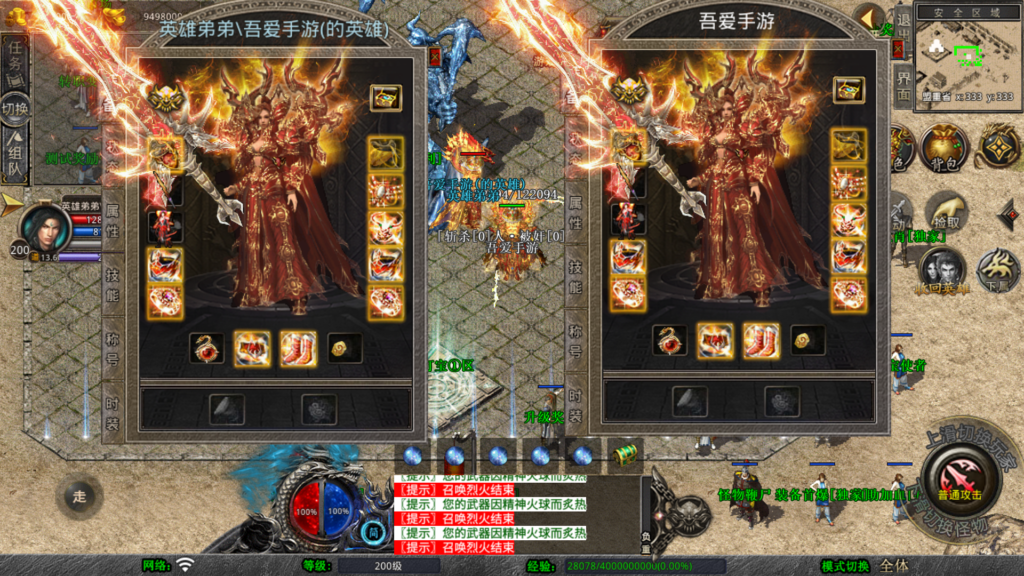This screenshot has width=1024, height=576.
Task: Select the red boots slot in hero panel
Action: tap(298, 348)
